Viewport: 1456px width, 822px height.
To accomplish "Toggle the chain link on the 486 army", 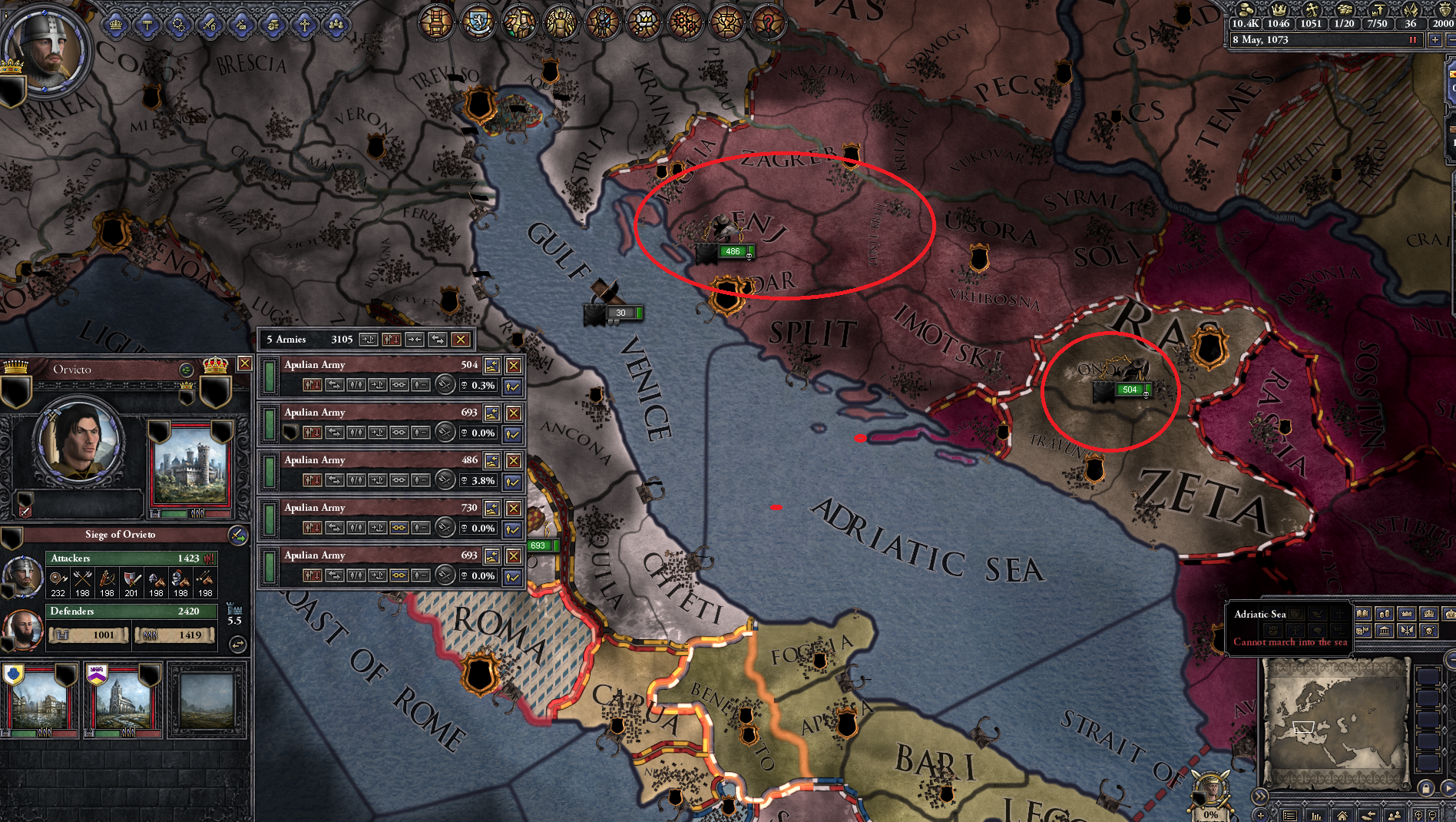I will pos(399,480).
